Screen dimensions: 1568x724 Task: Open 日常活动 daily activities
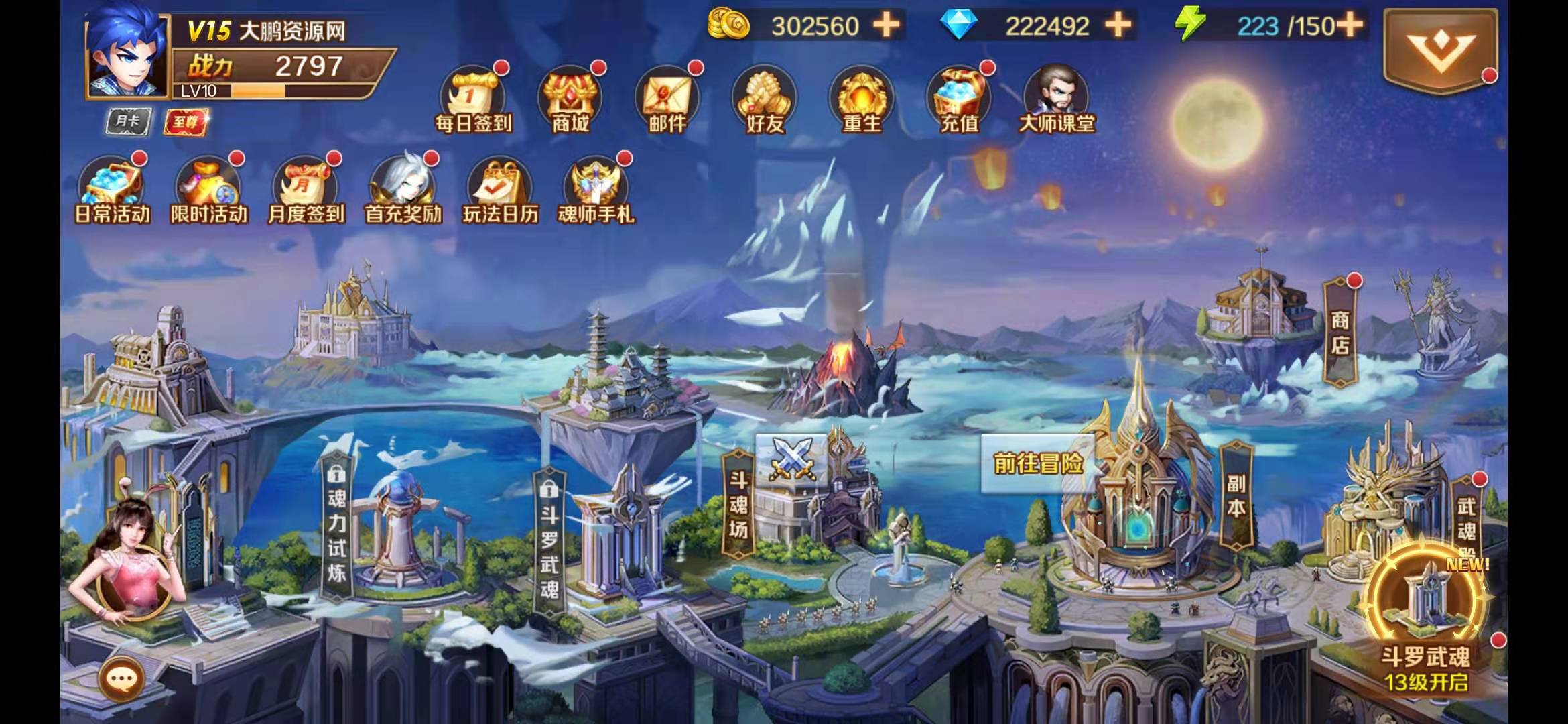[112, 190]
